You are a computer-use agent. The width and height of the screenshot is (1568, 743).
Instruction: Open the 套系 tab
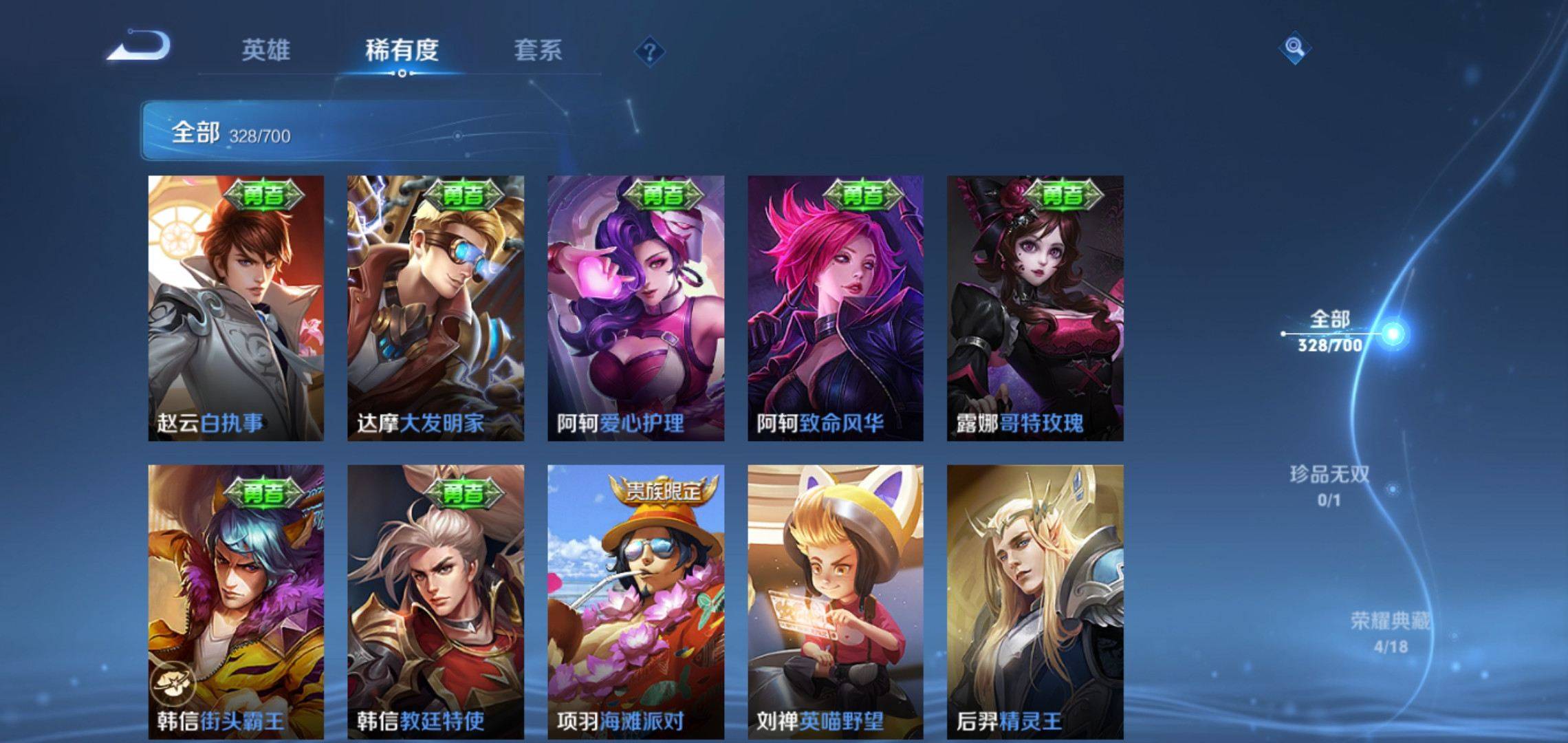point(538,50)
